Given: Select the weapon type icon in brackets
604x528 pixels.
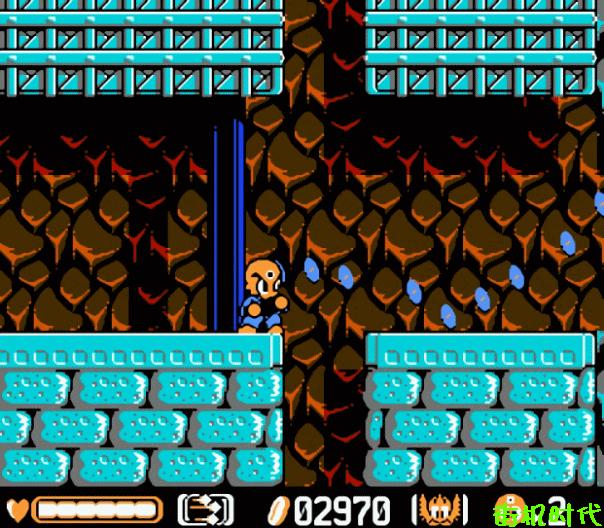Looking at the screenshot, I should pyautogui.click(x=205, y=509).
